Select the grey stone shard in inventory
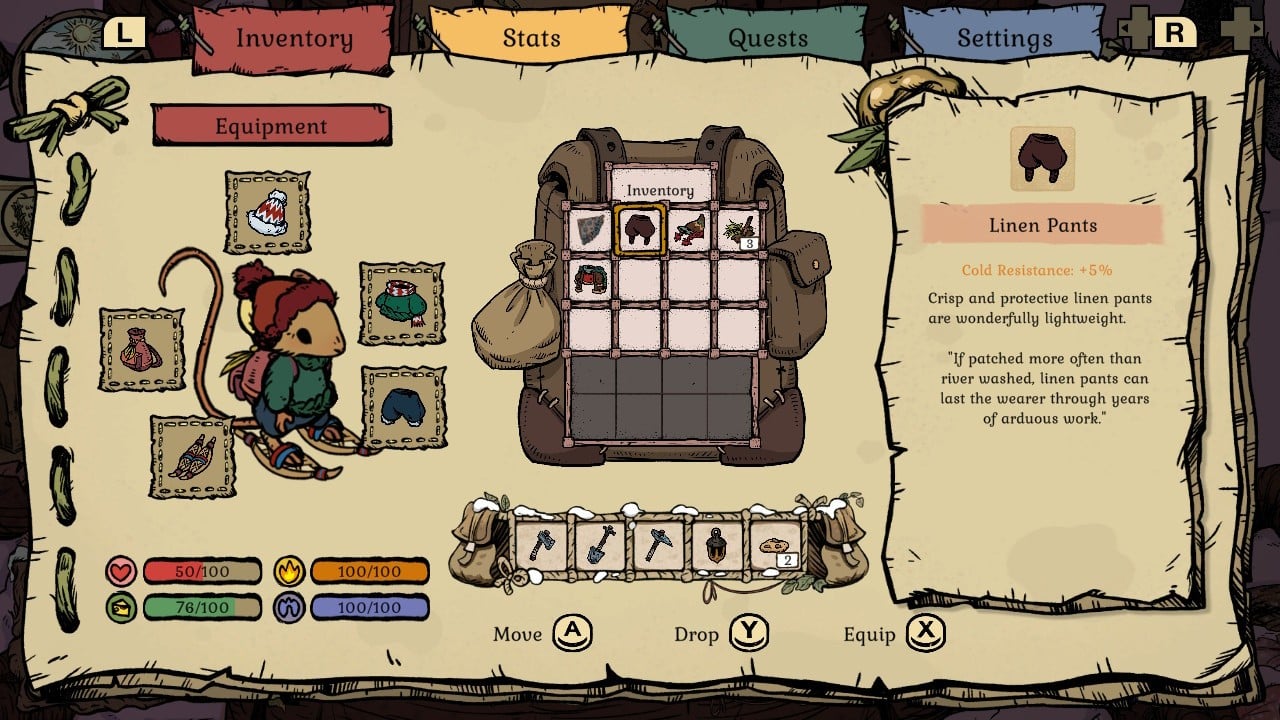Screen dimensions: 1280x720 (590, 229)
